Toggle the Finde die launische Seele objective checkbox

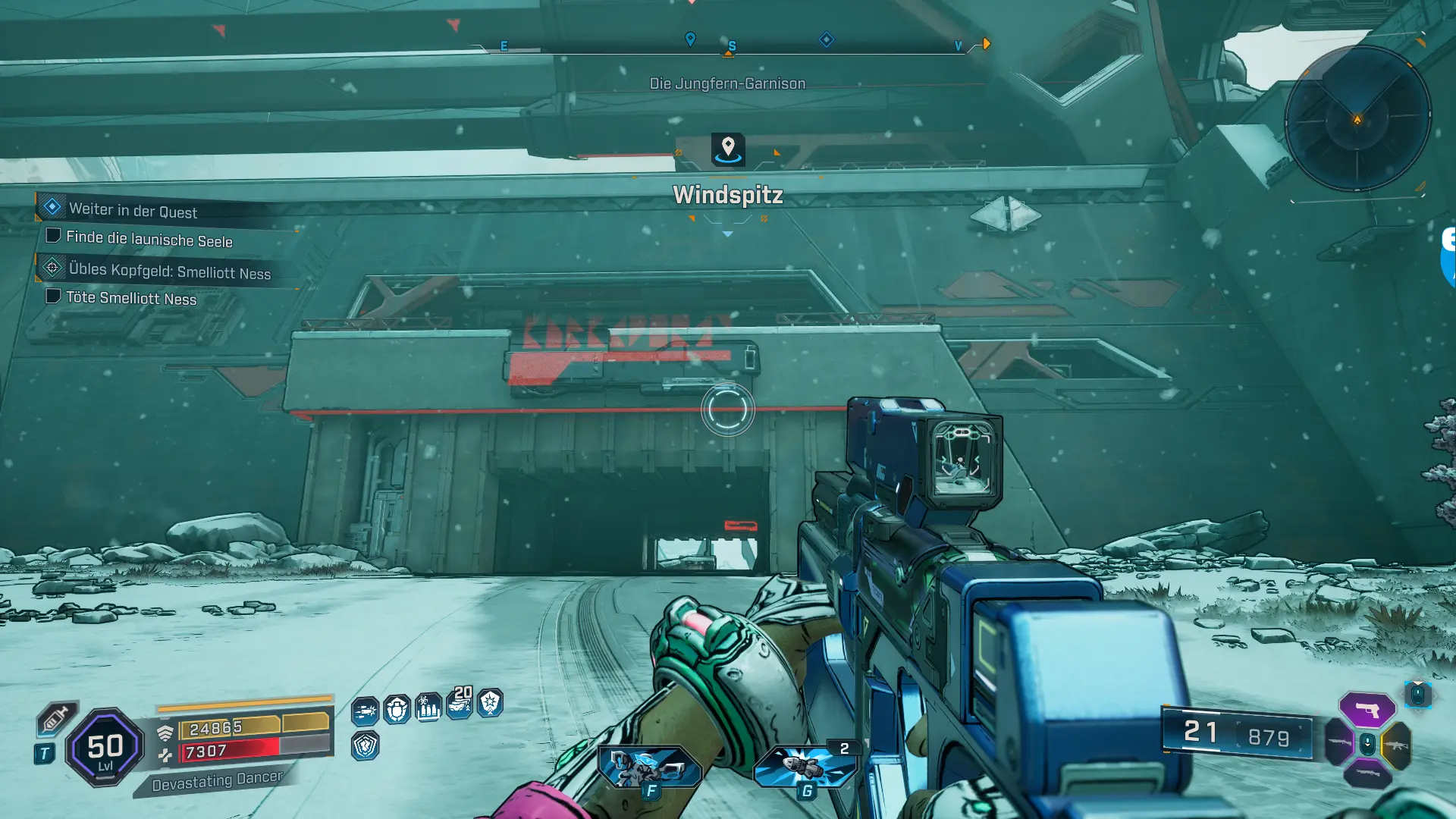[x=53, y=236]
